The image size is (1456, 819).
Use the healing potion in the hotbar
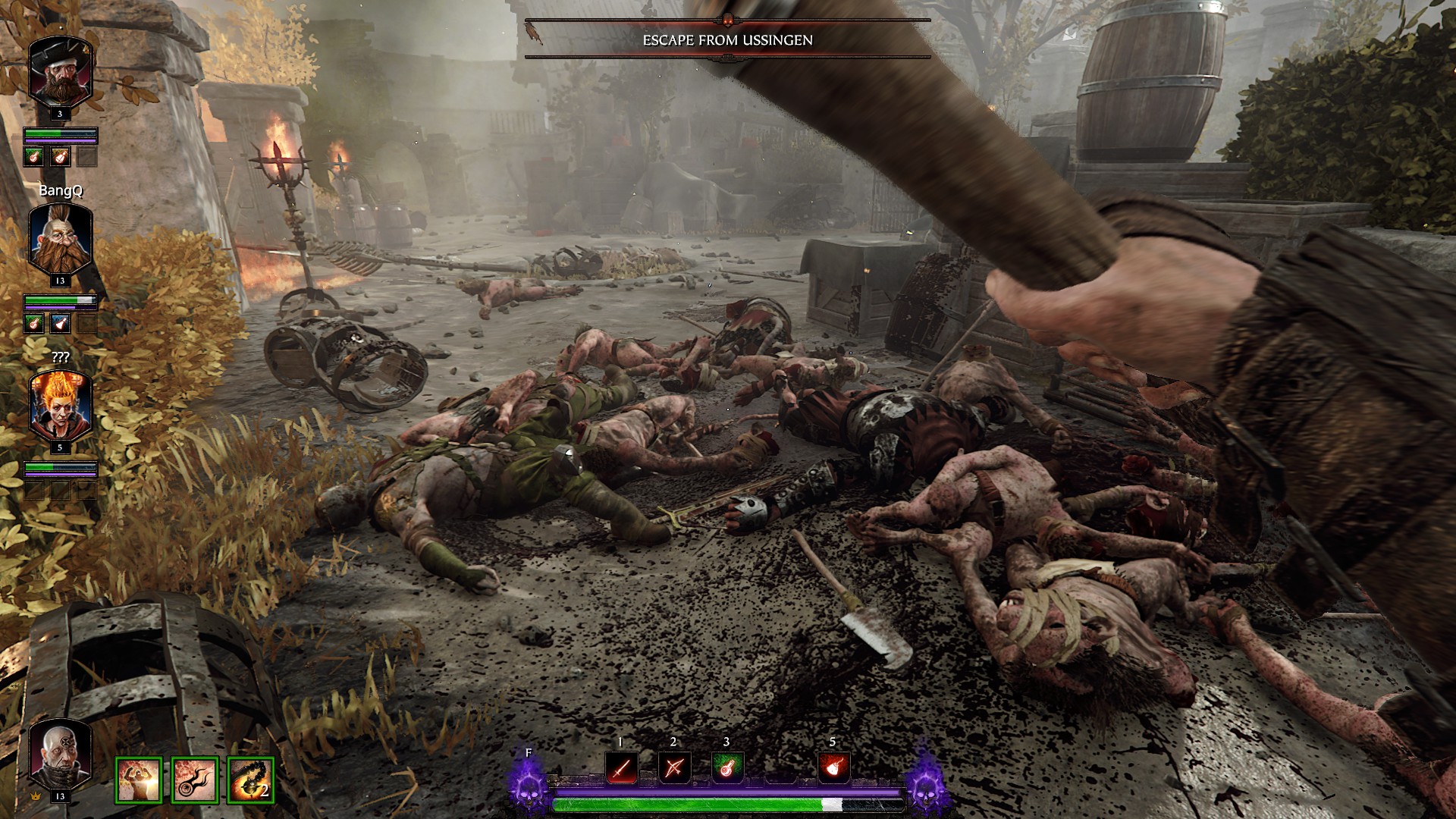click(x=726, y=769)
